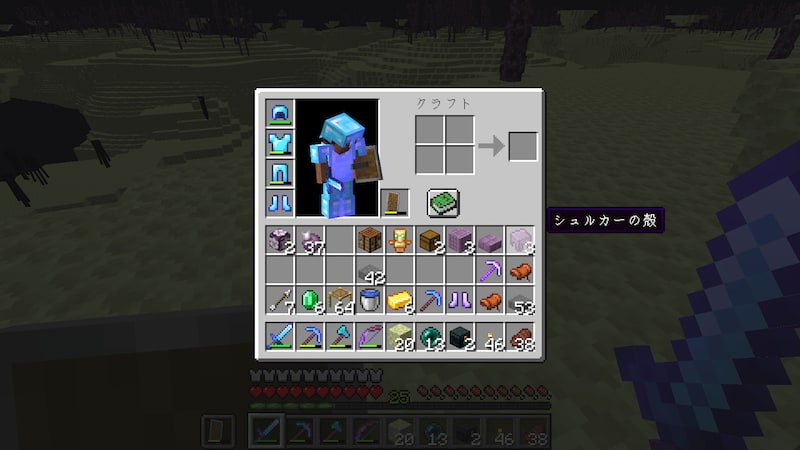Select the stack of 64 scaffolding
800x450 pixels.
pos(340,300)
